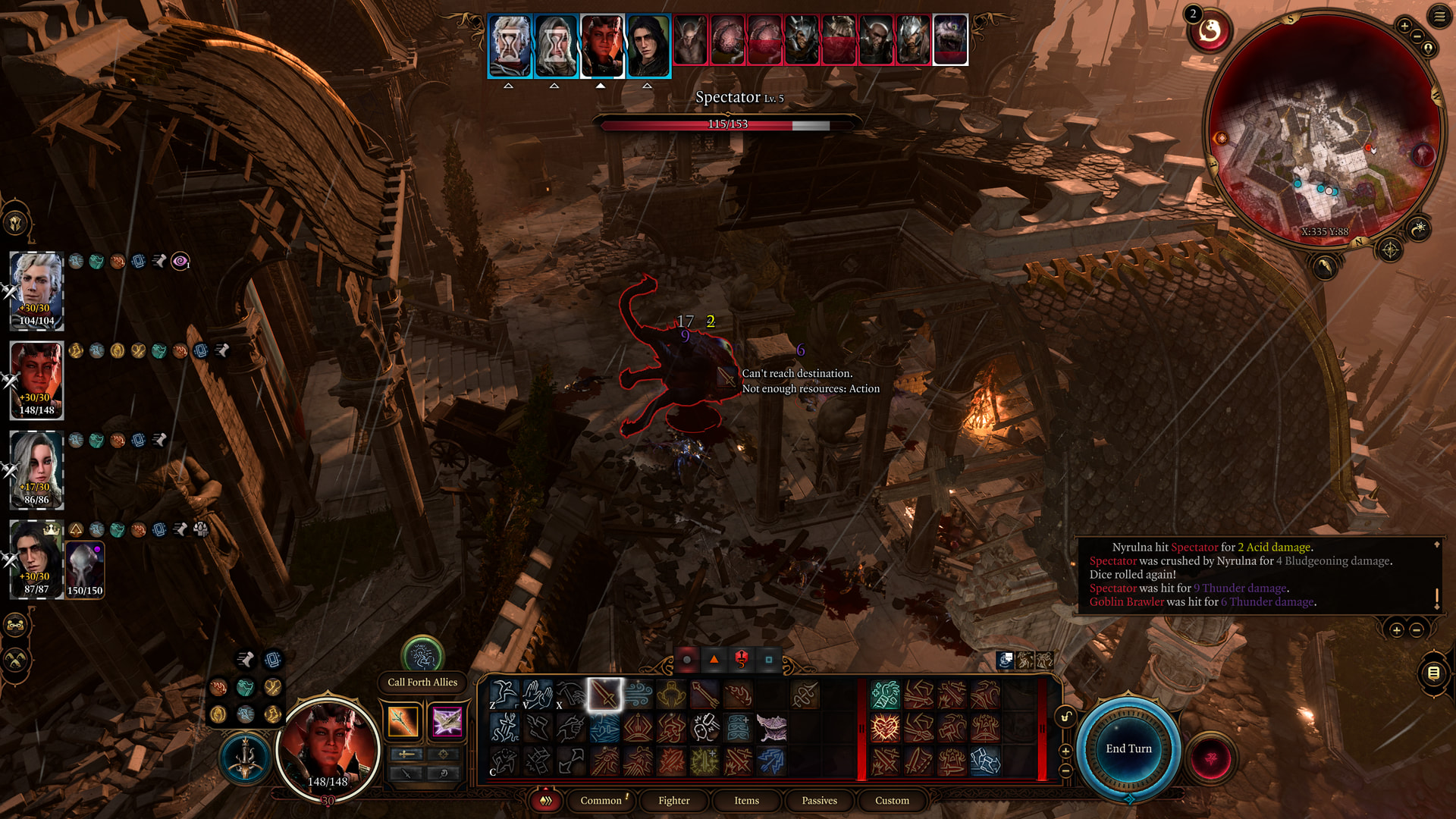Screen dimensions: 1456x819
Task: Select the Spectator portrait in the turn order
Action: (x=950, y=39)
